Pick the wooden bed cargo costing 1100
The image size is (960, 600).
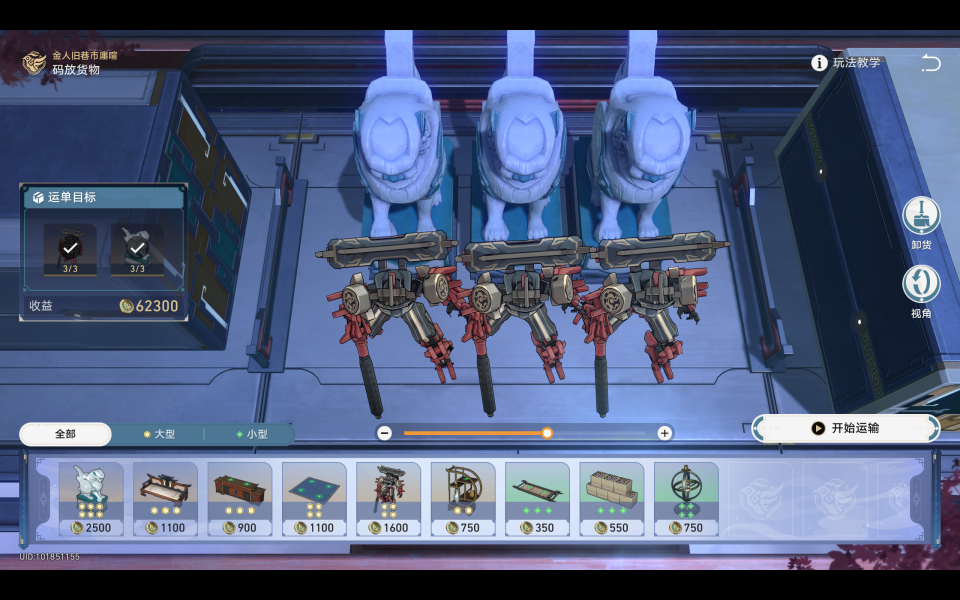click(165, 498)
